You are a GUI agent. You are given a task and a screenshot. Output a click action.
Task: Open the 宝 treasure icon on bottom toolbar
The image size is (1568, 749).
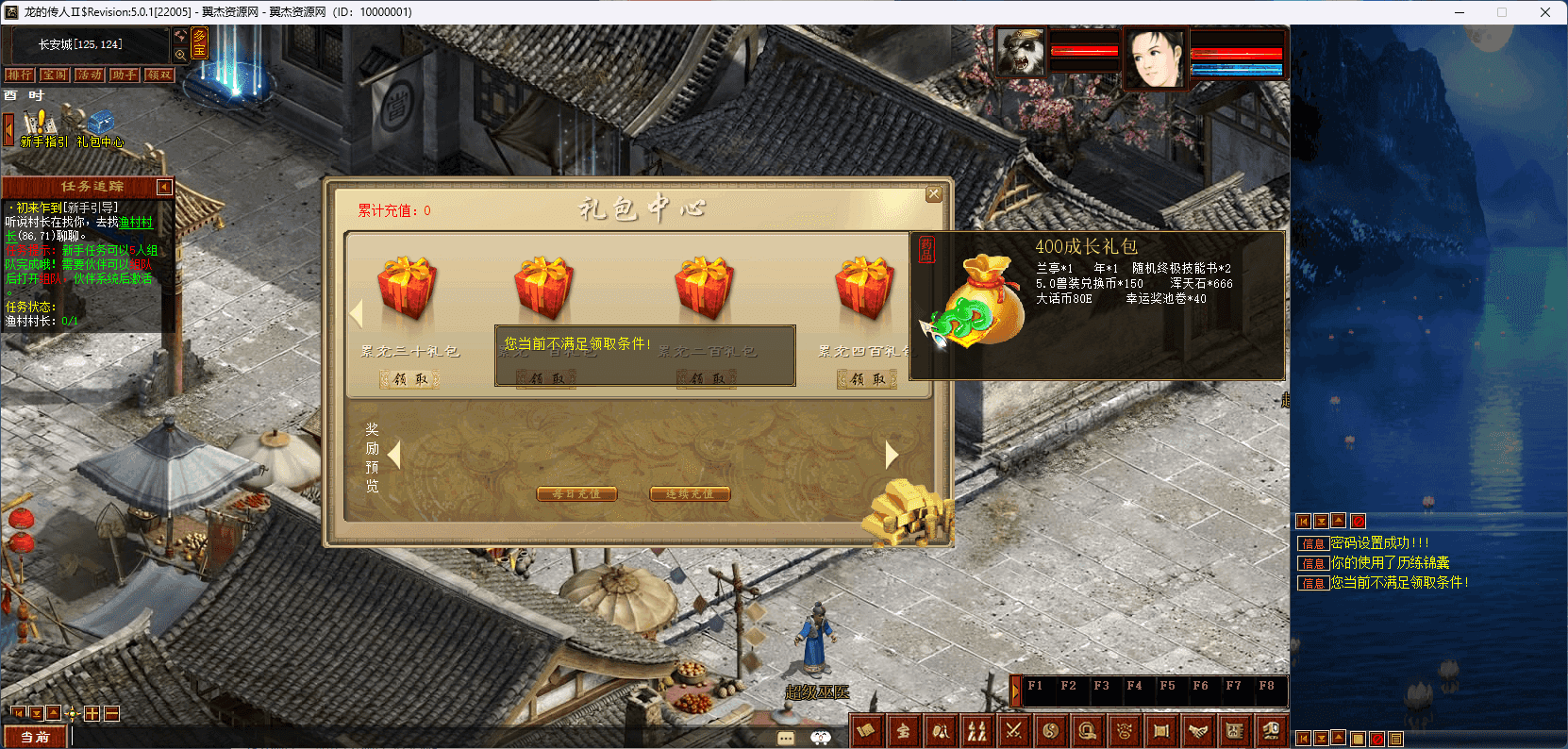tap(904, 731)
